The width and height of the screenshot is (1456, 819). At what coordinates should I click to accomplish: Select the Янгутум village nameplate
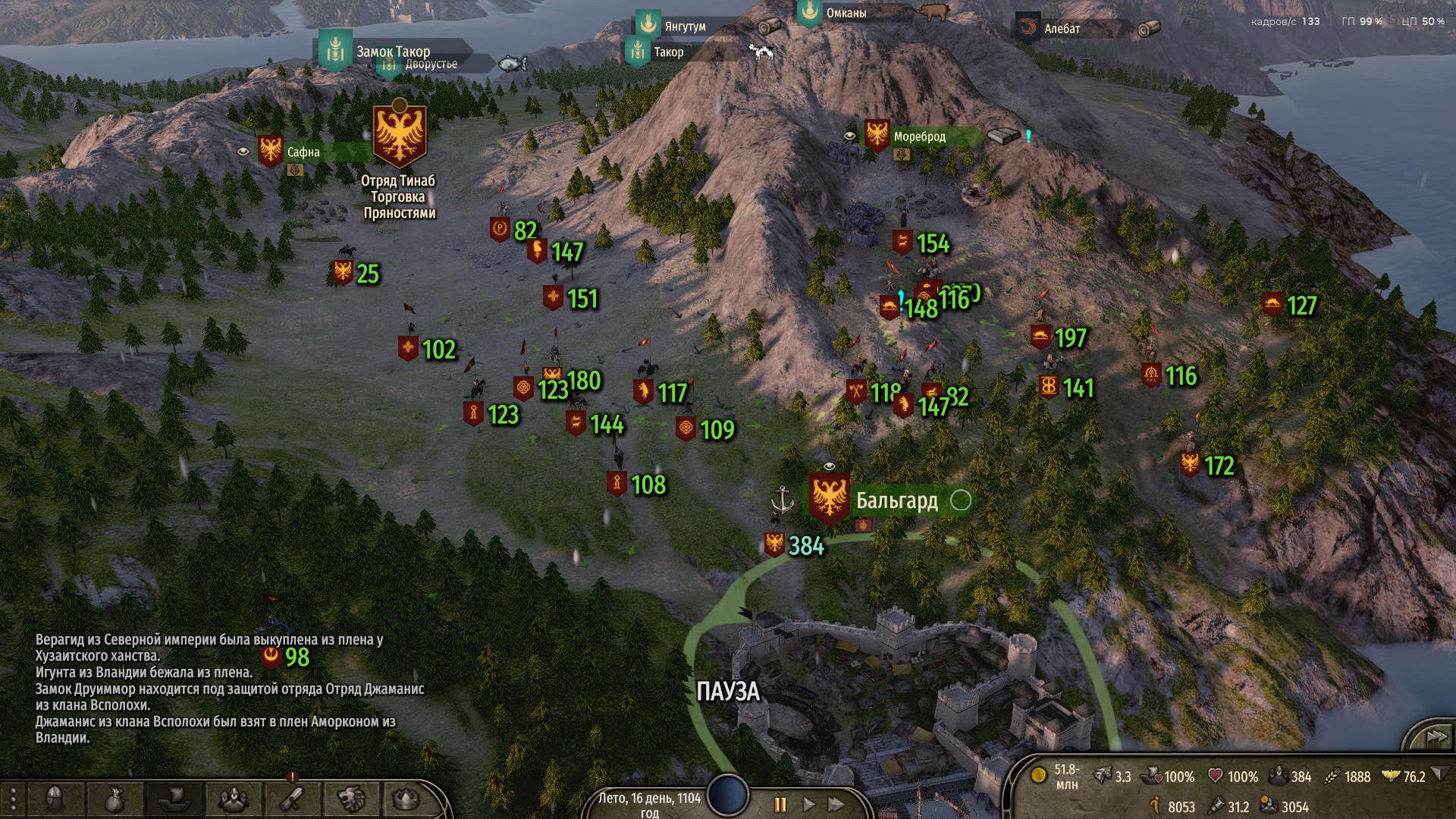685,27
